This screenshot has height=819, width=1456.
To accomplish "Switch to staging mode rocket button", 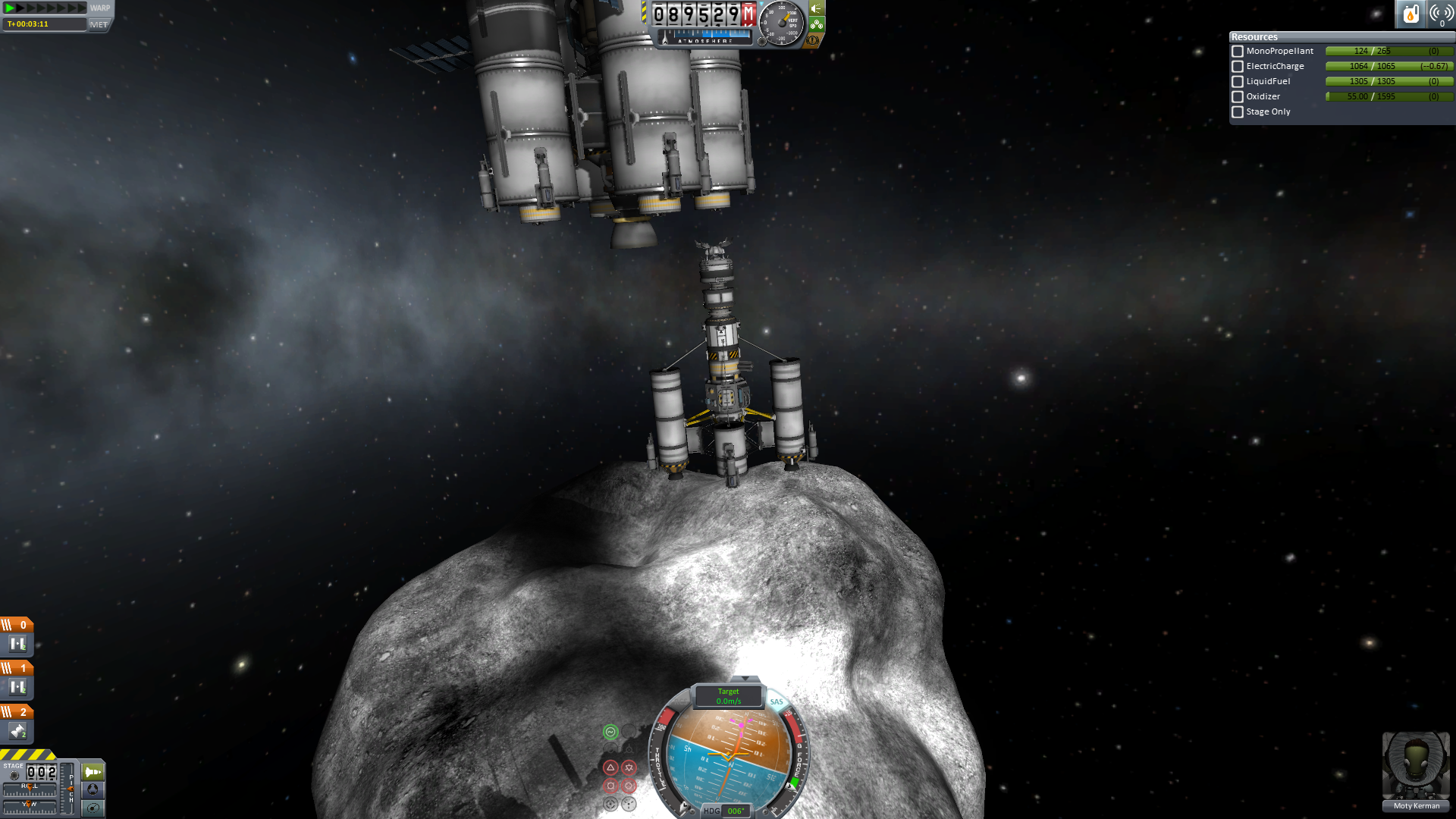I will tap(93, 772).
